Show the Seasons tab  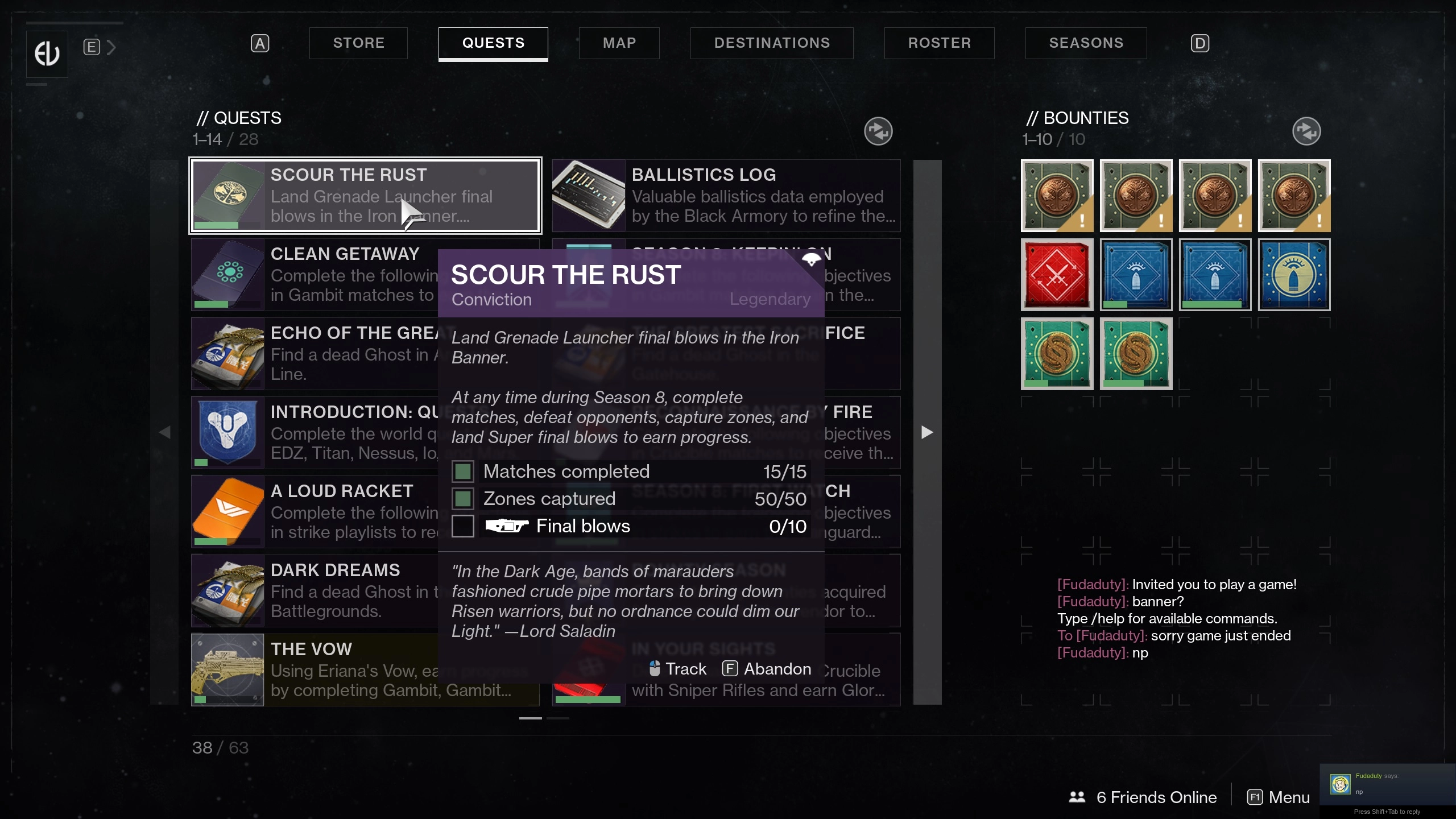(1086, 43)
